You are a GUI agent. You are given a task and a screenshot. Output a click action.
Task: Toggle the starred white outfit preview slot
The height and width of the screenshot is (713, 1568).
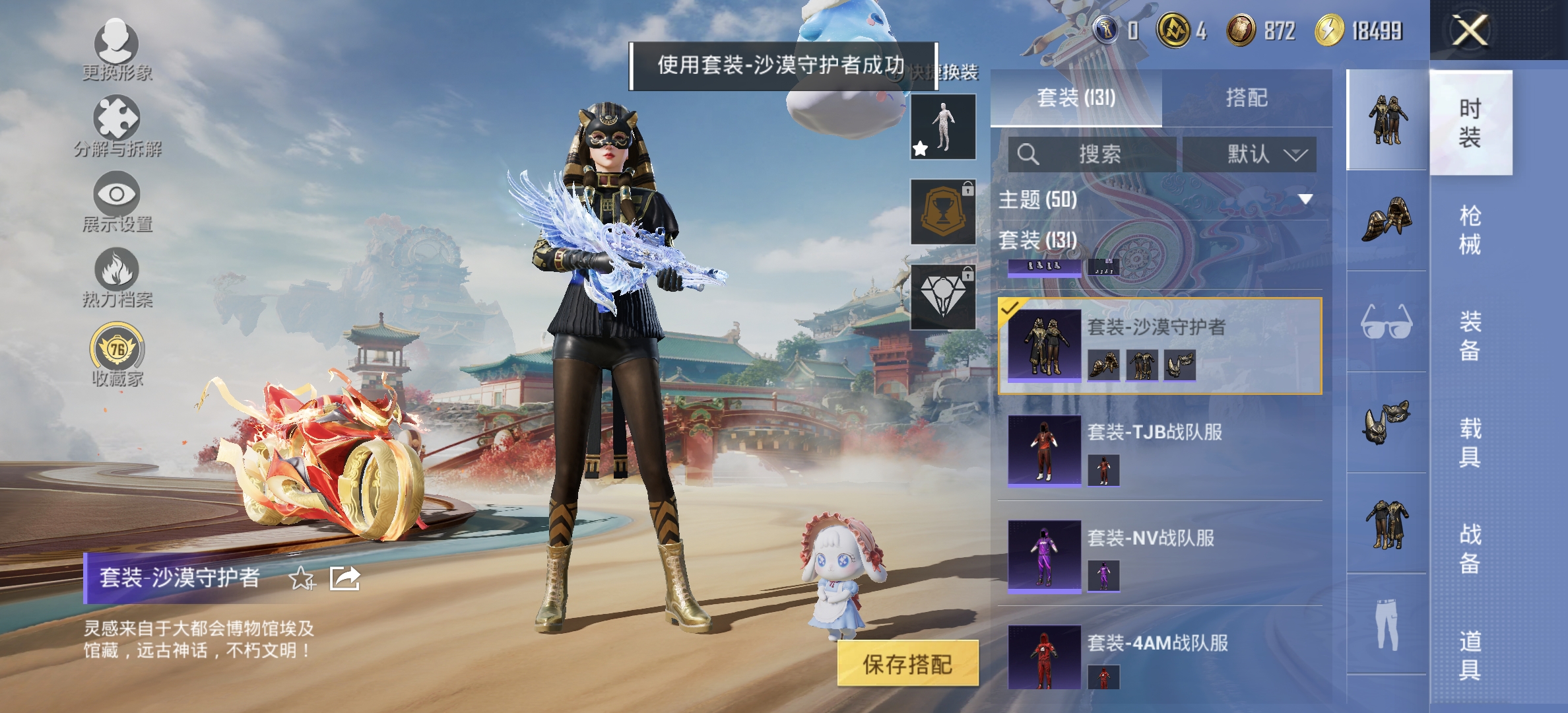[x=944, y=126]
